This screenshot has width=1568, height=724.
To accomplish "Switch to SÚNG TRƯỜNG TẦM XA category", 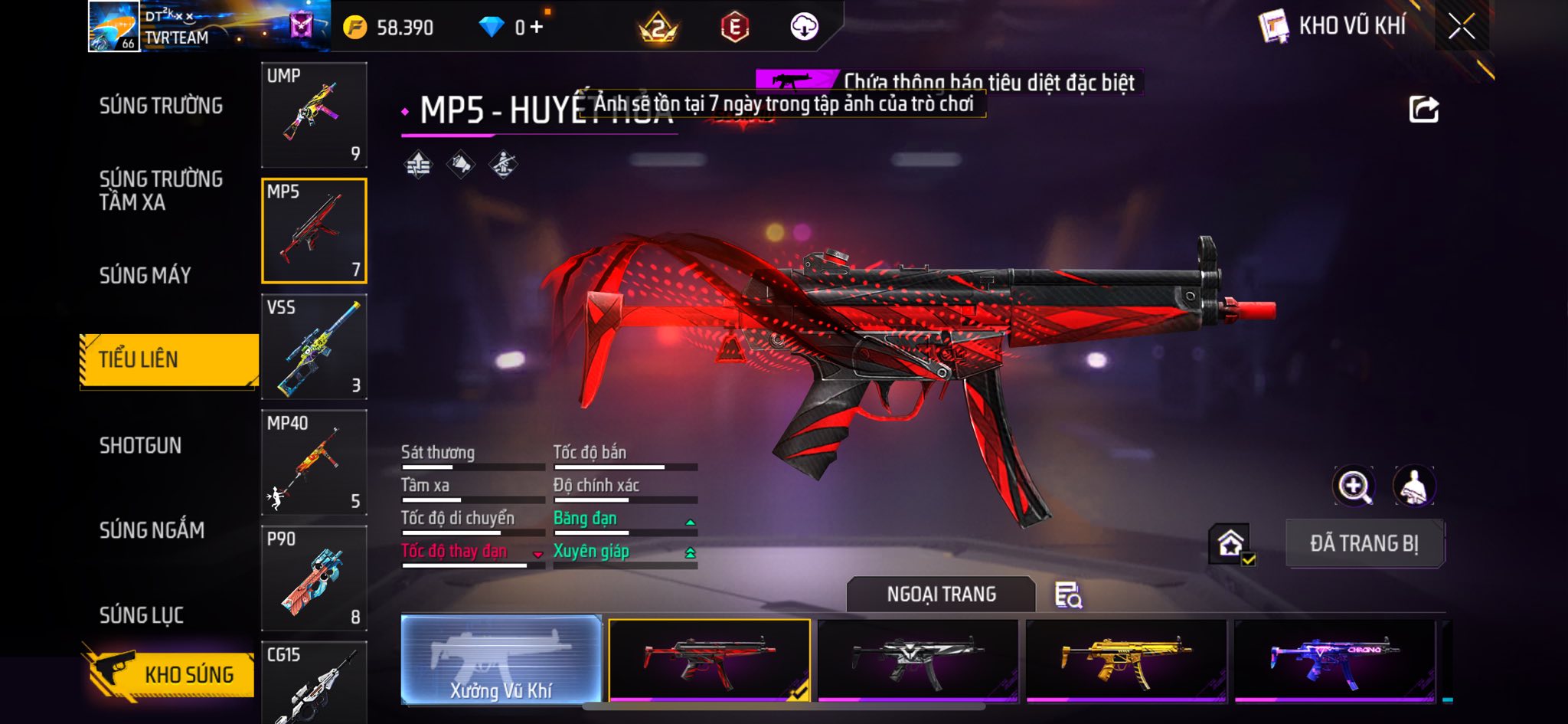I will [161, 190].
